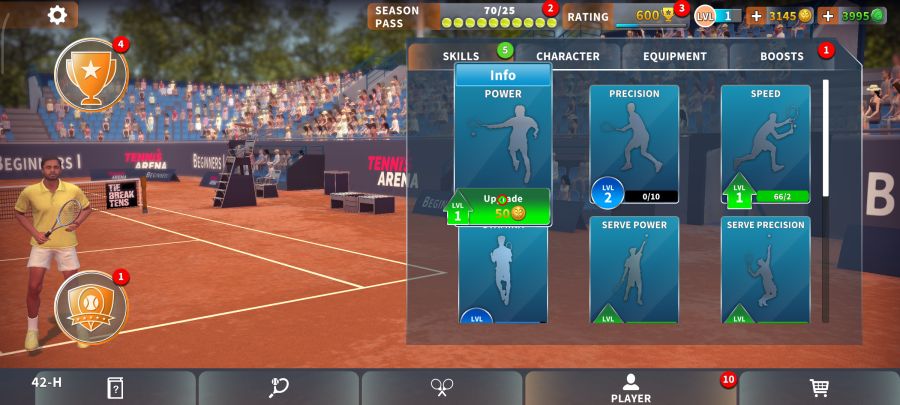Open the settings gear icon

pos(58,15)
